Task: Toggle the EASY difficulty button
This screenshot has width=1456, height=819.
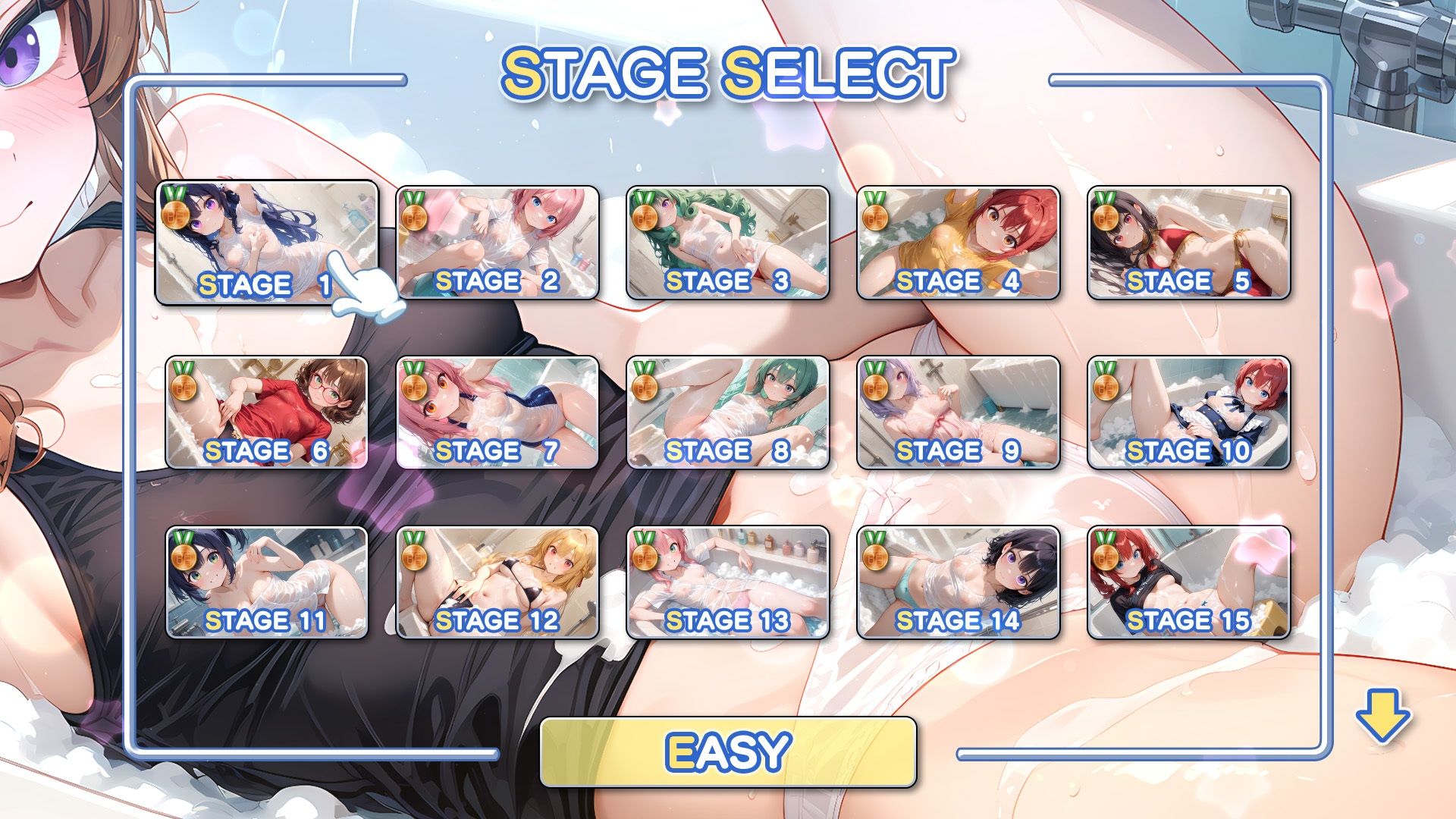Action: (728, 752)
